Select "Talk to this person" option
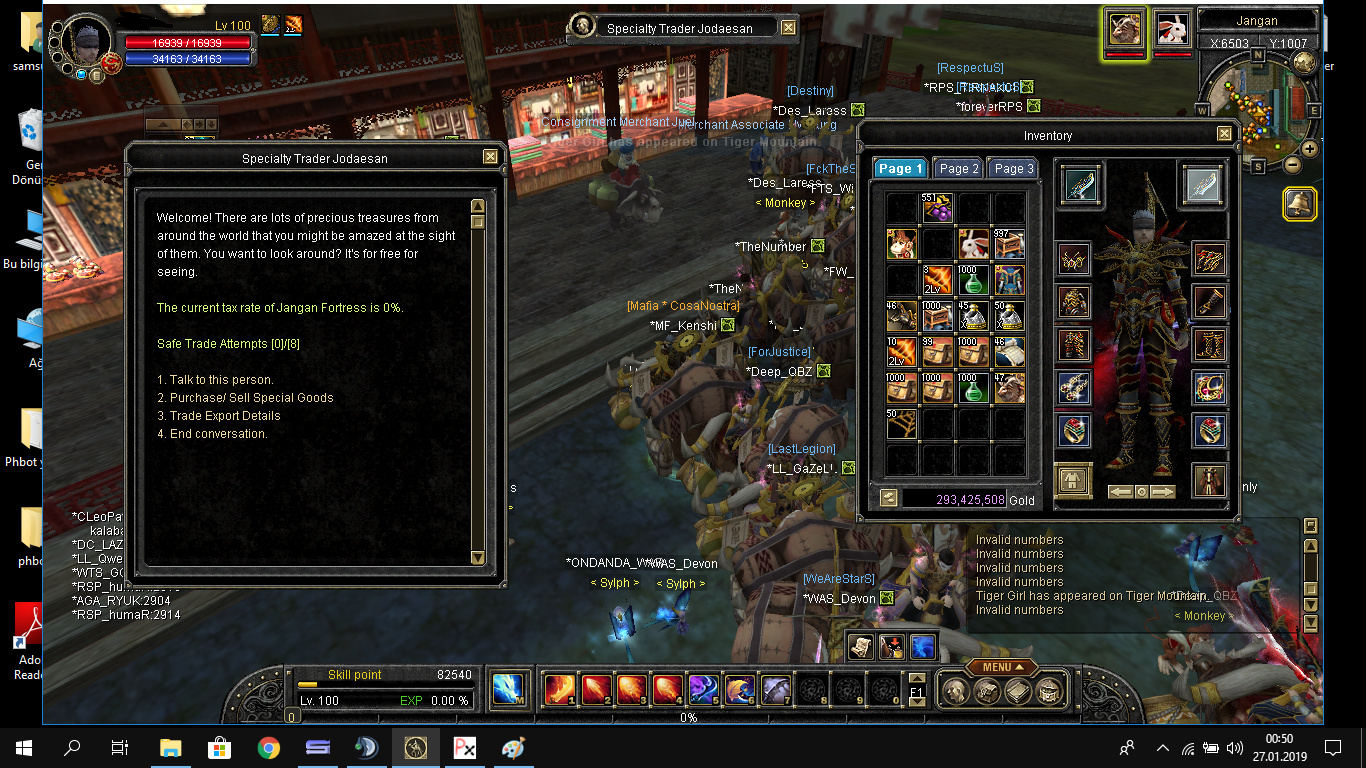Viewport: 1366px width, 768px height. click(221, 380)
